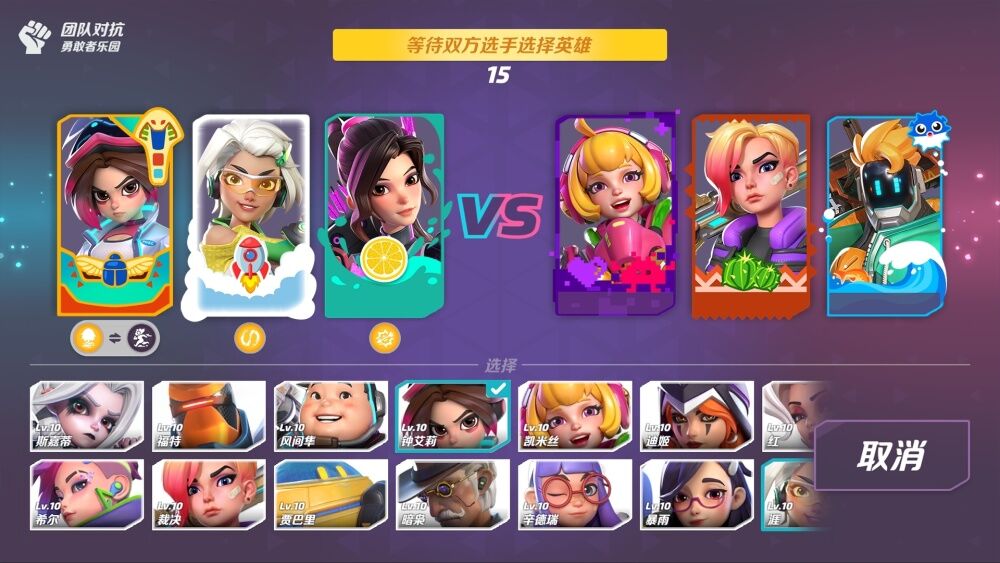Click the second teammate's skill icon
Image resolution: width=1000 pixels, height=563 pixels.
[x=249, y=339]
